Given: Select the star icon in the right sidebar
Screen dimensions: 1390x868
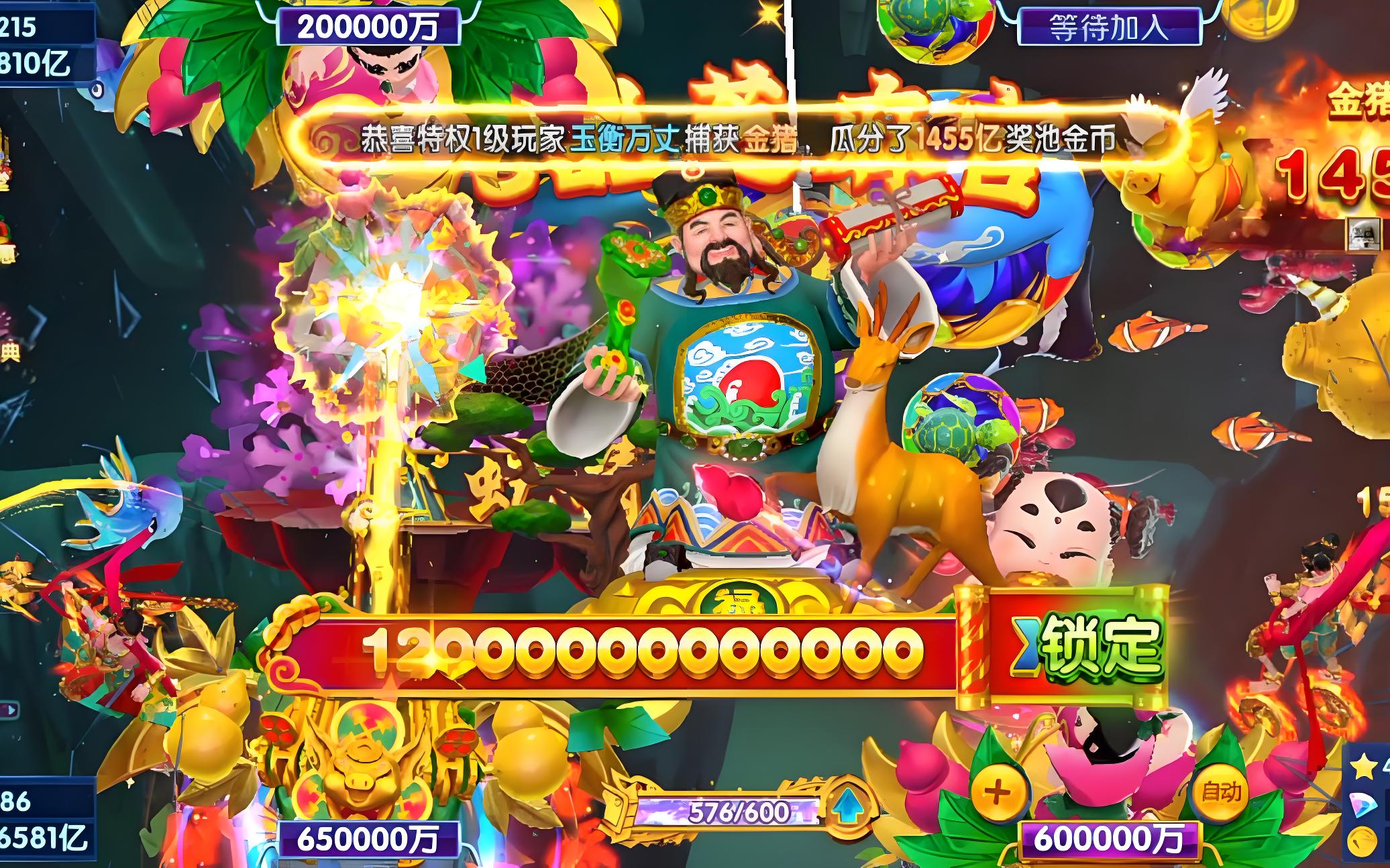Looking at the screenshot, I should 1364,767.
